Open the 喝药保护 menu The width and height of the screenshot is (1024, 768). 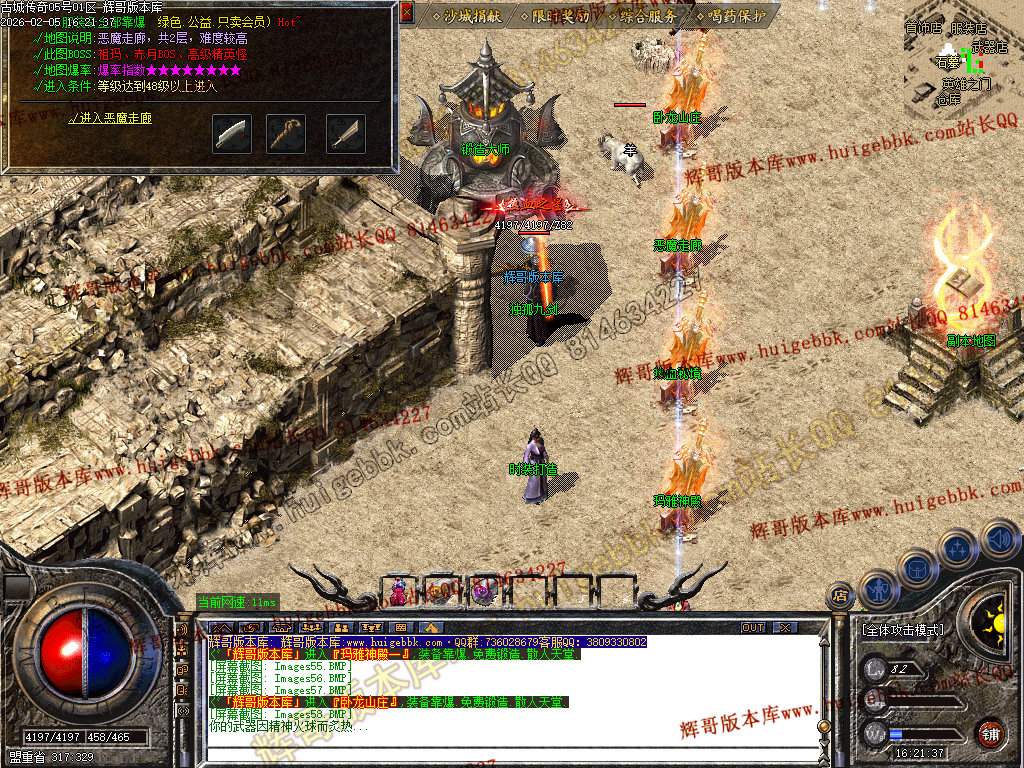click(736, 16)
